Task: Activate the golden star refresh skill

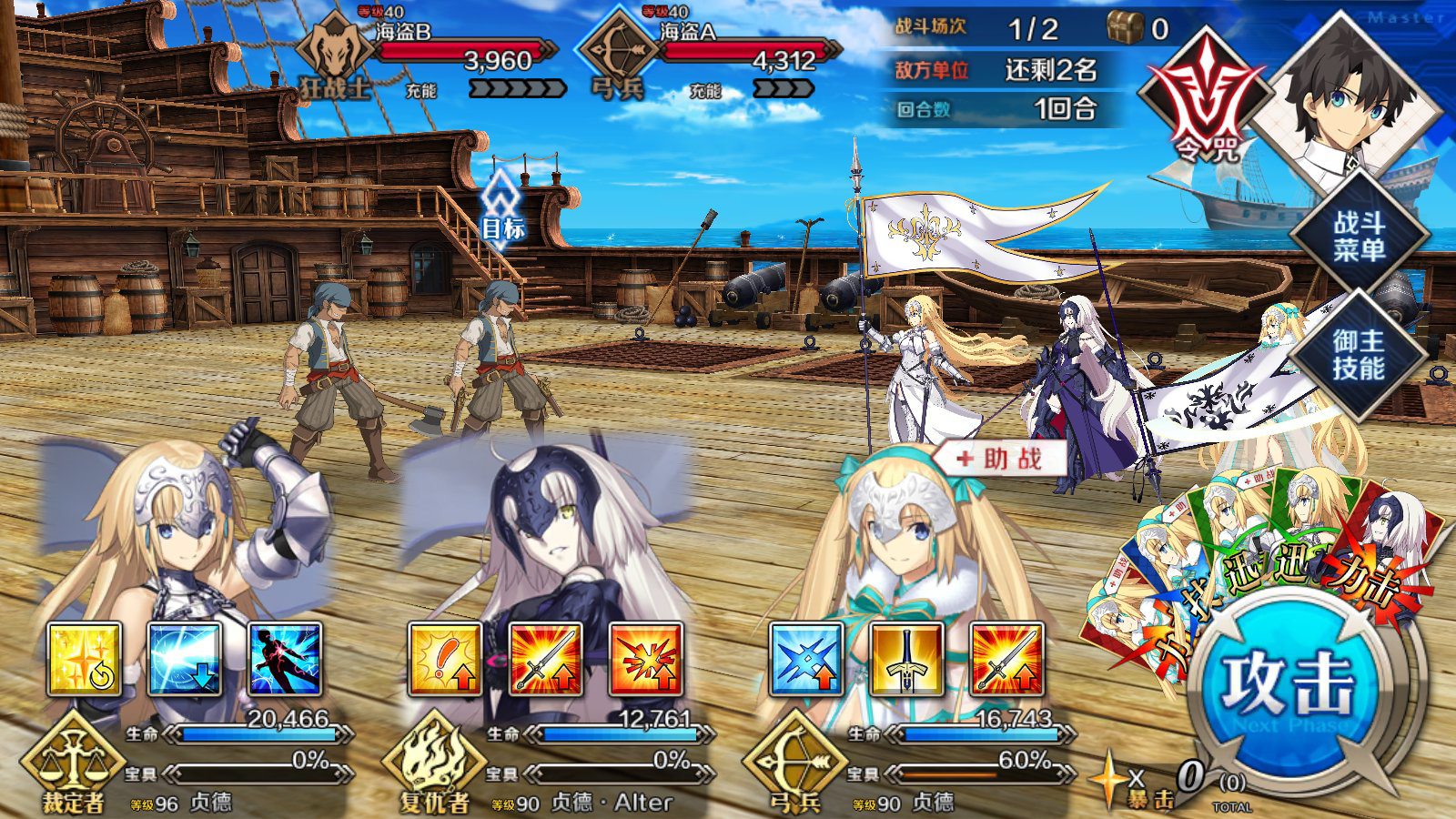Action: (x=84, y=659)
